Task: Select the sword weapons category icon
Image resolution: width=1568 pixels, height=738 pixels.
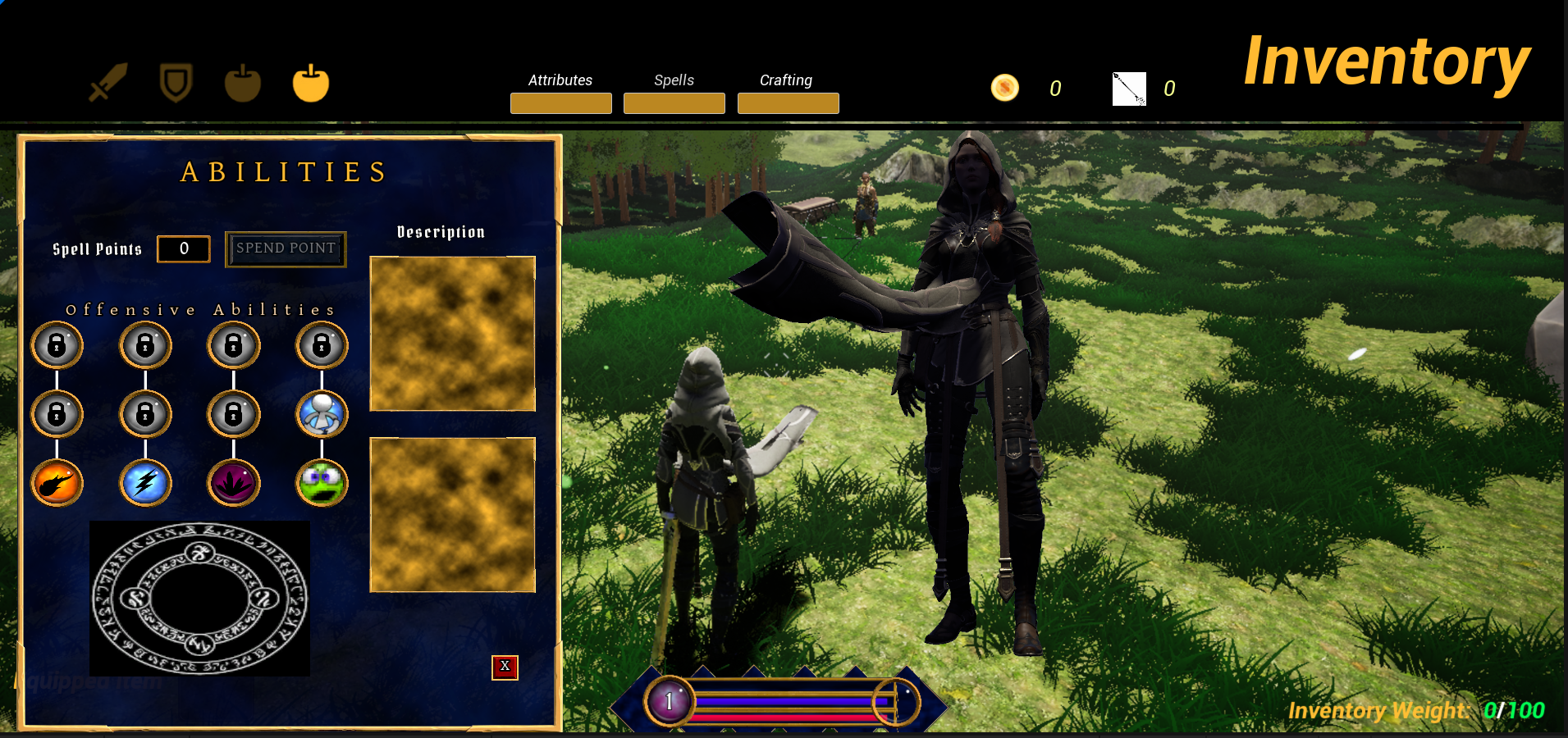Action: click(107, 83)
